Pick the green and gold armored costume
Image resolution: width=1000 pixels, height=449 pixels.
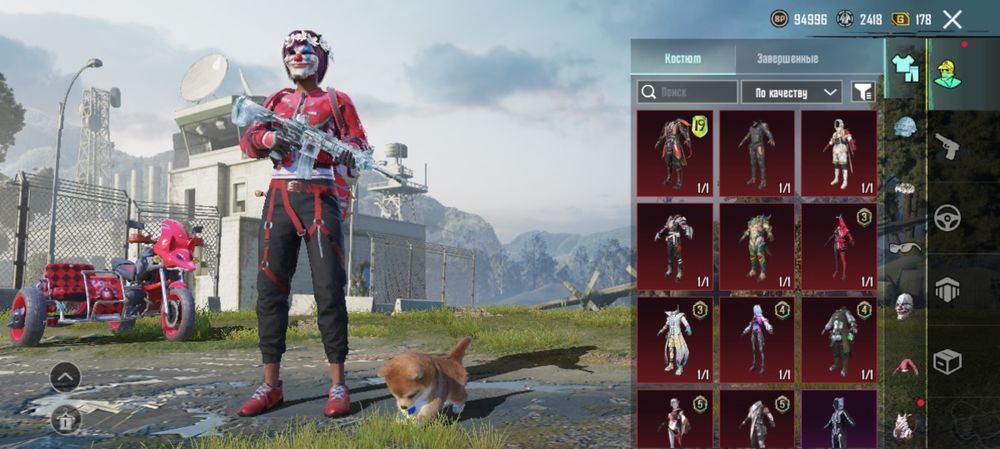tap(757, 246)
